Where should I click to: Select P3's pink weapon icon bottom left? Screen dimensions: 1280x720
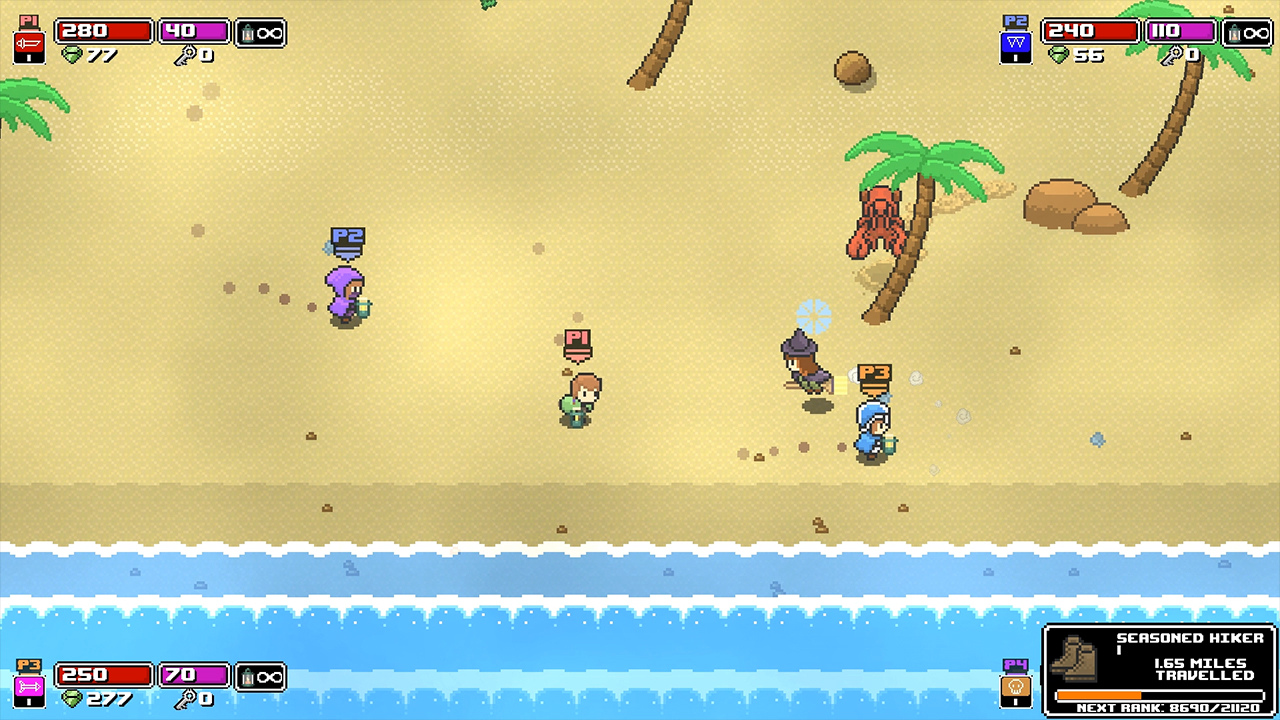click(28, 685)
